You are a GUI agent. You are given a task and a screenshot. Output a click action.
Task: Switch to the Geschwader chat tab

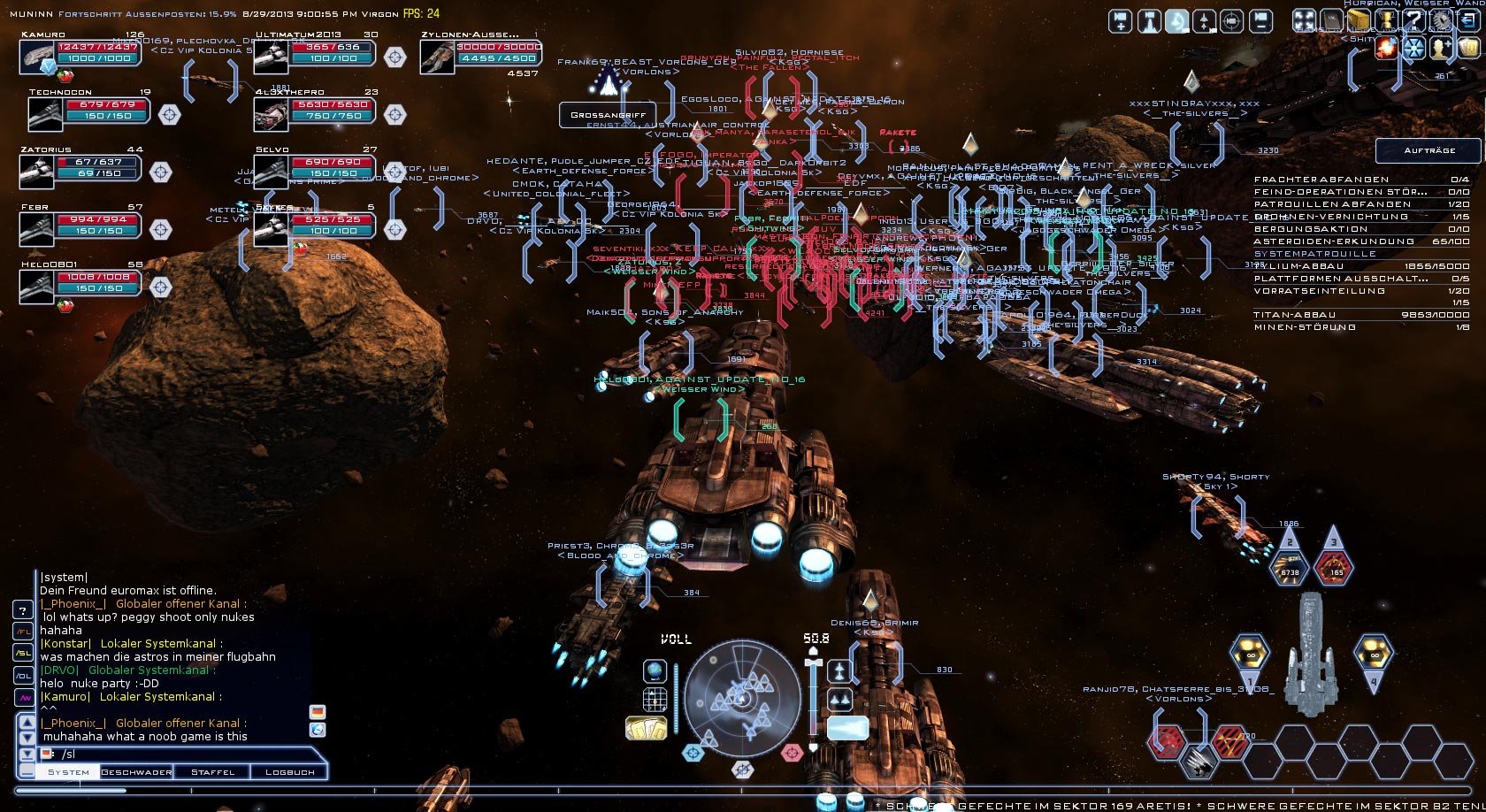(x=136, y=772)
